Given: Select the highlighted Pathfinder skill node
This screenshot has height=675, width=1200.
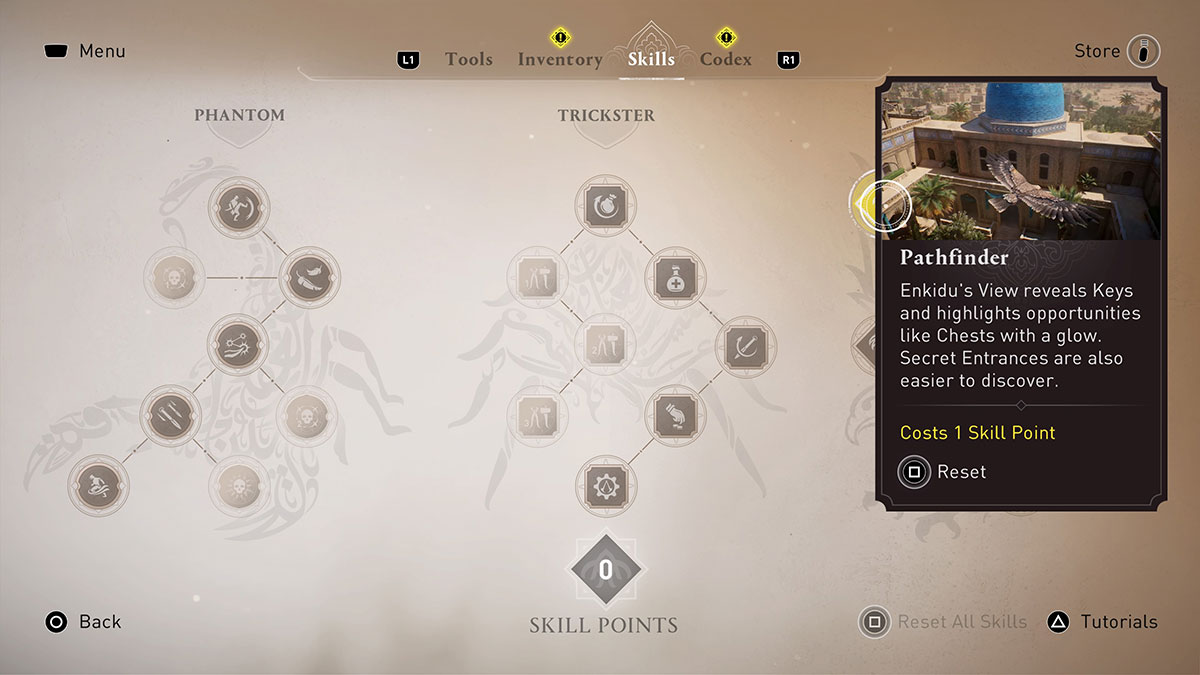Looking at the screenshot, I should point(880,203).
